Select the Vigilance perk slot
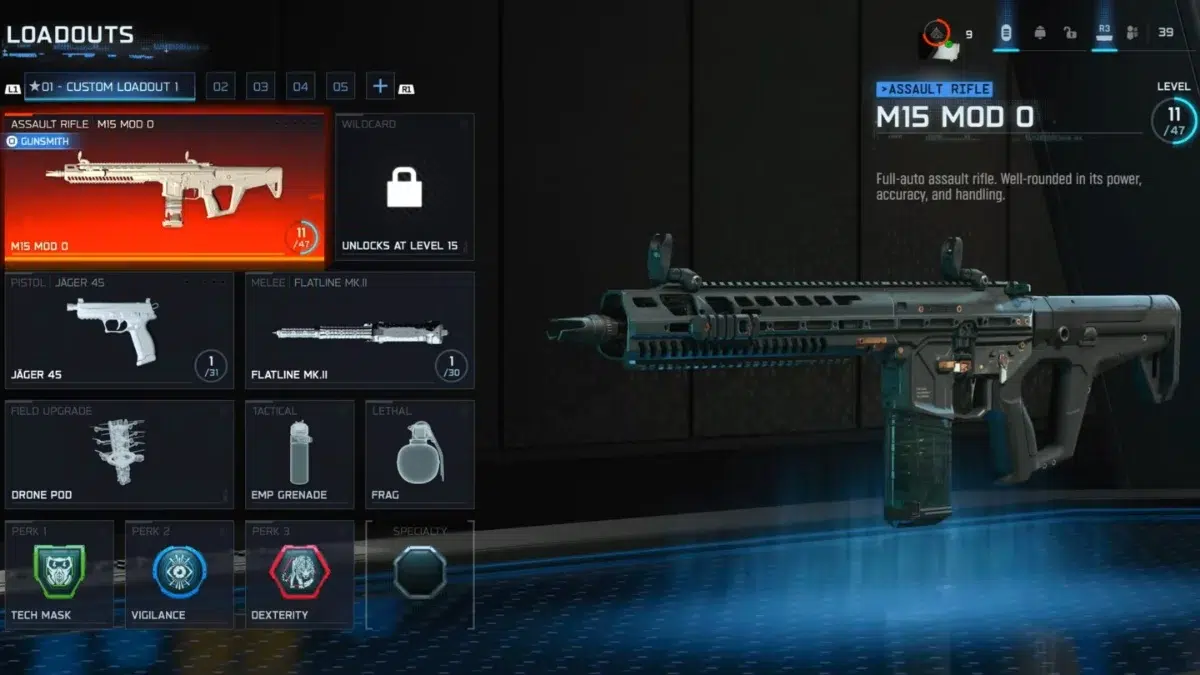The height and width of the screenshot is (675, 1200). [x=179, y=574]
